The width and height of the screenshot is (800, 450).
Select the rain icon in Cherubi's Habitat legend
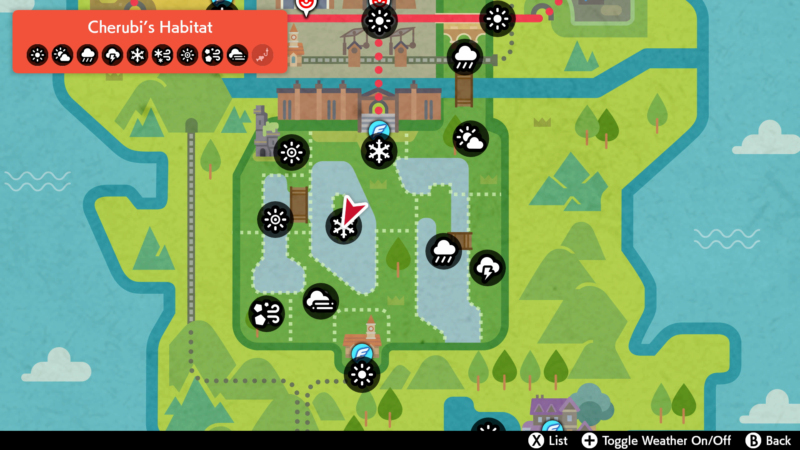click(x=88, y=55)
